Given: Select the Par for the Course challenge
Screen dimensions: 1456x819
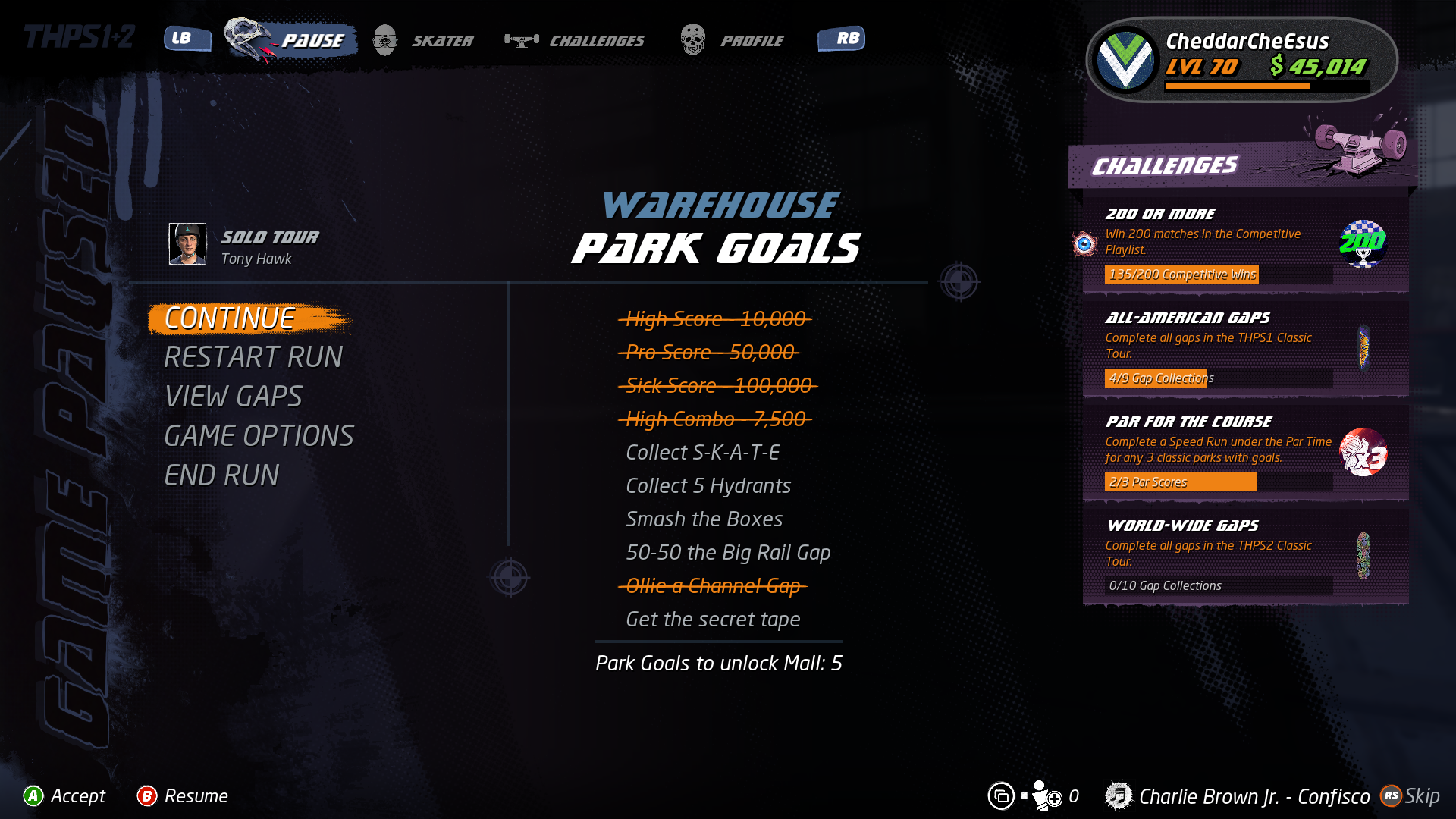Looking at the screenshot, I should tap(1245, 452).
